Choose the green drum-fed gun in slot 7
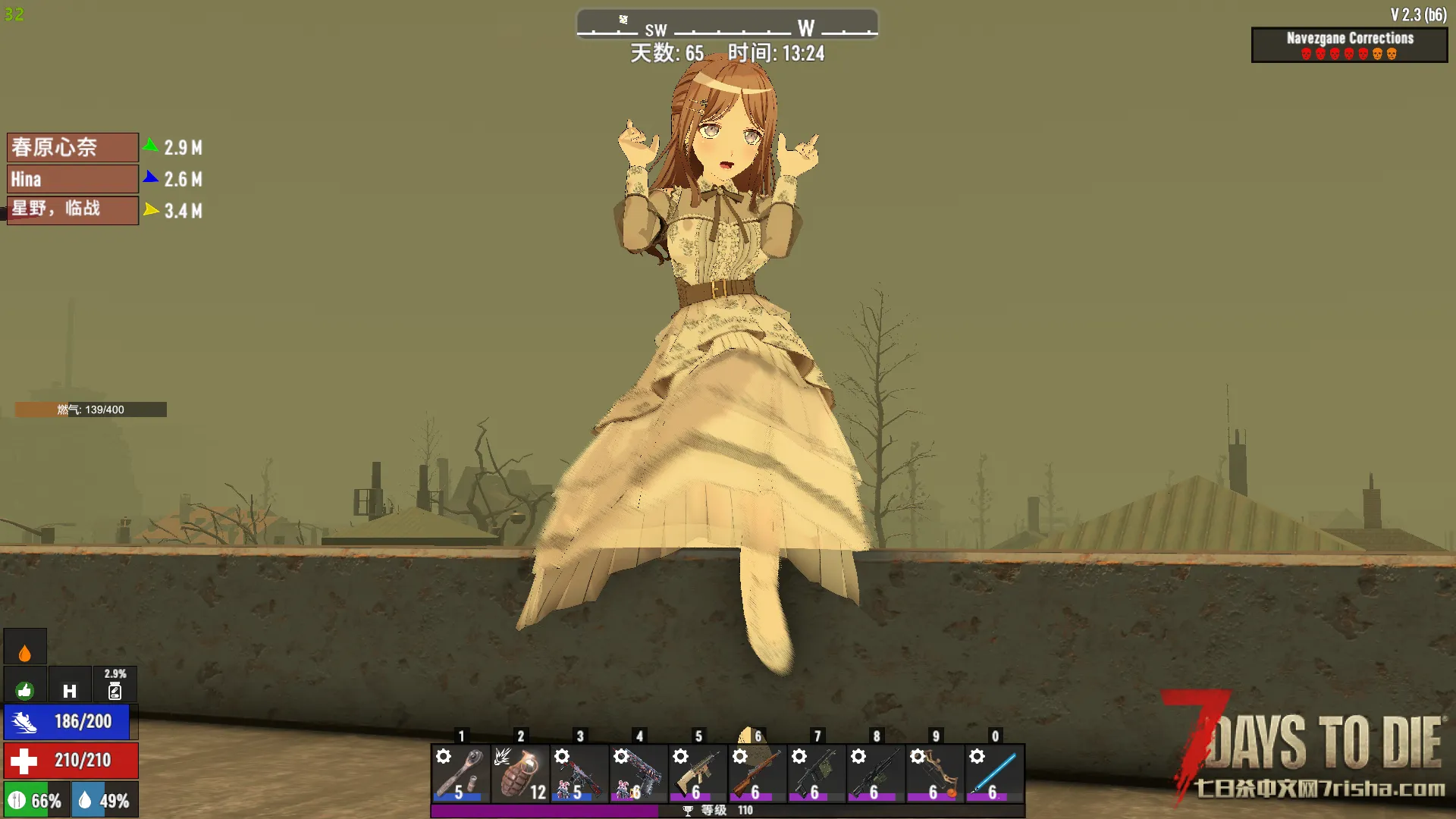The width and height of the screenshot is (1456, 819). pos(816,773)
